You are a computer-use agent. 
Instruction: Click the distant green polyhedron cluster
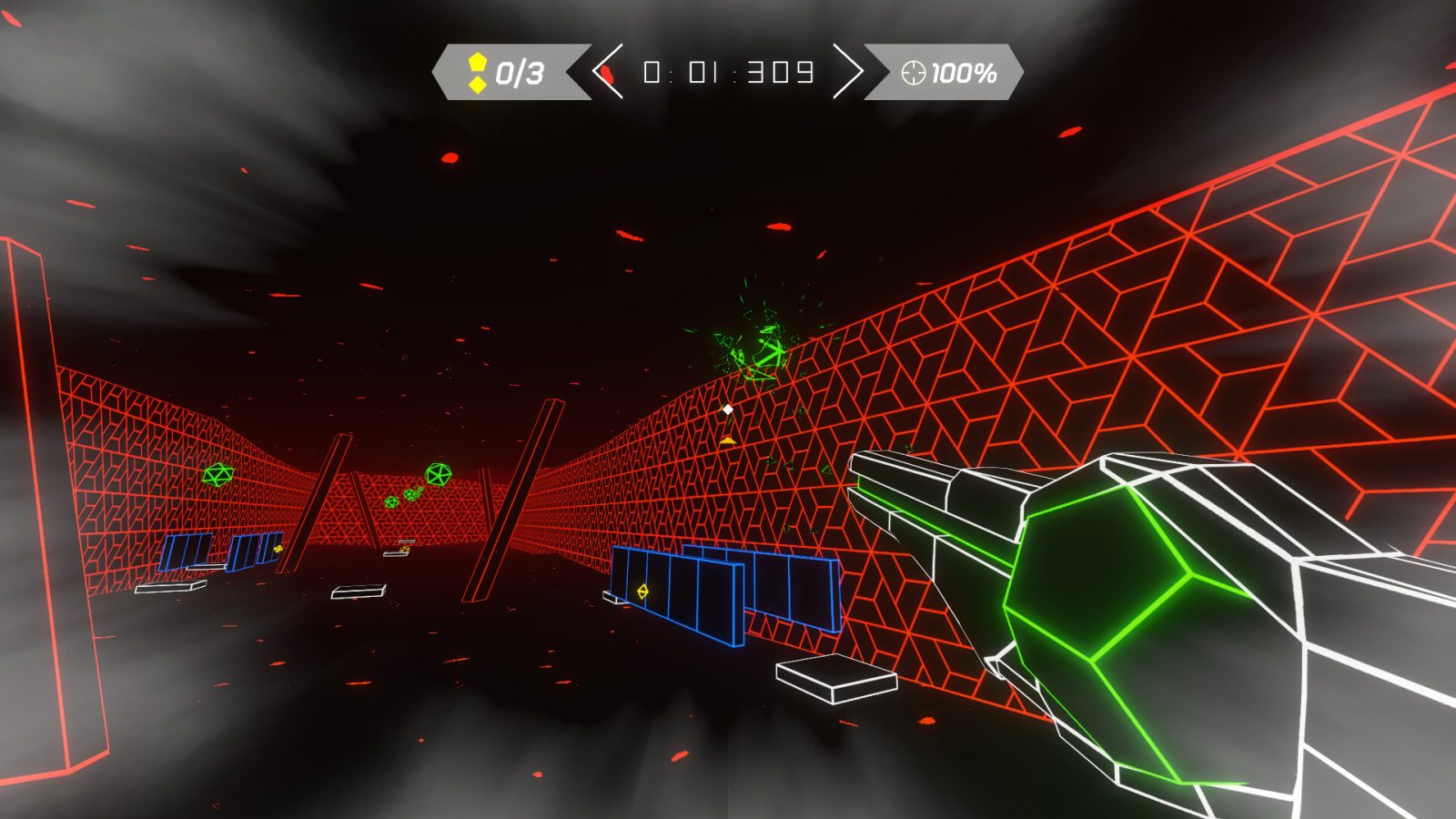point(414,496)
